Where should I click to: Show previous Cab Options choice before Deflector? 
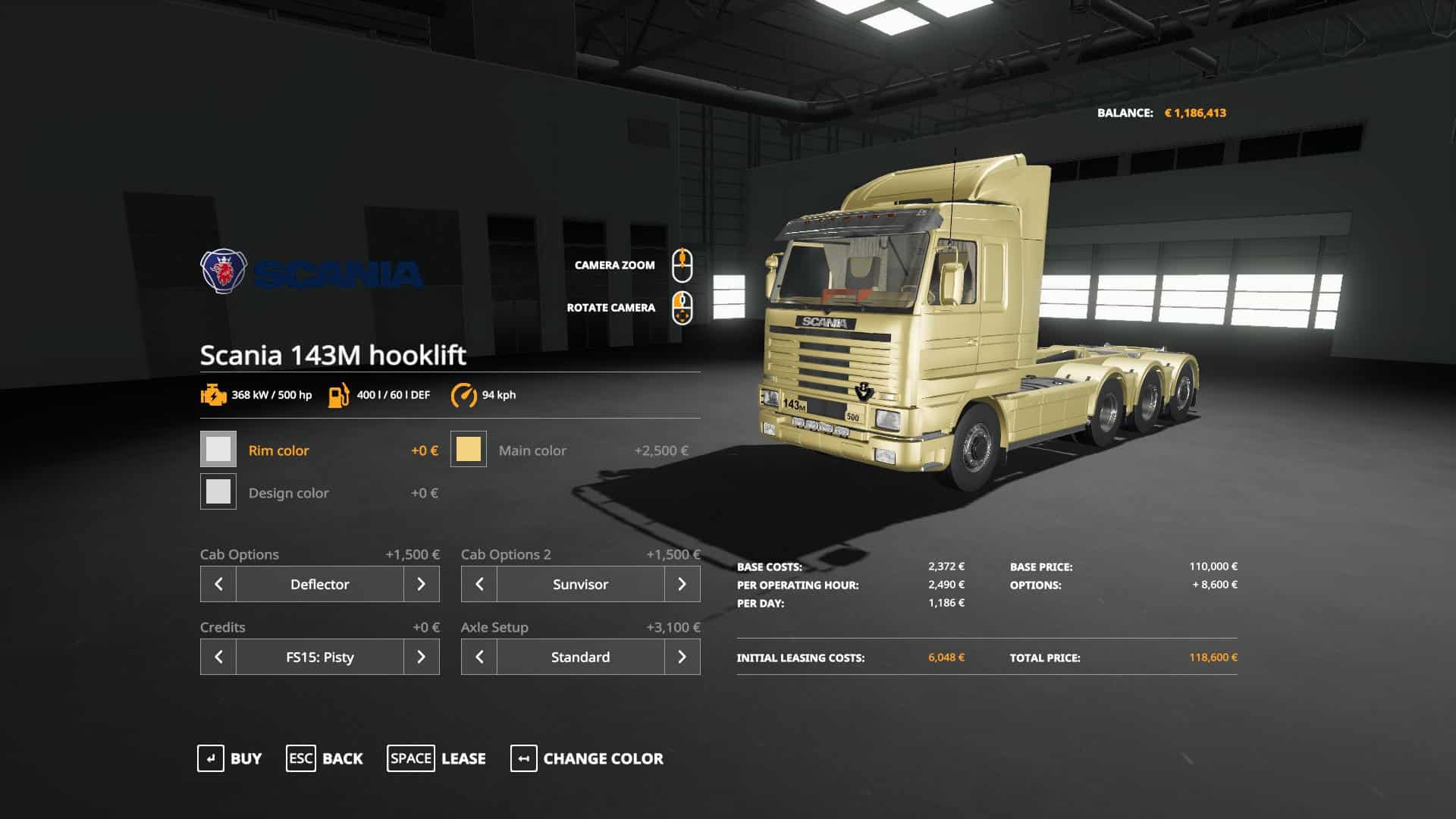coord(218,584)
